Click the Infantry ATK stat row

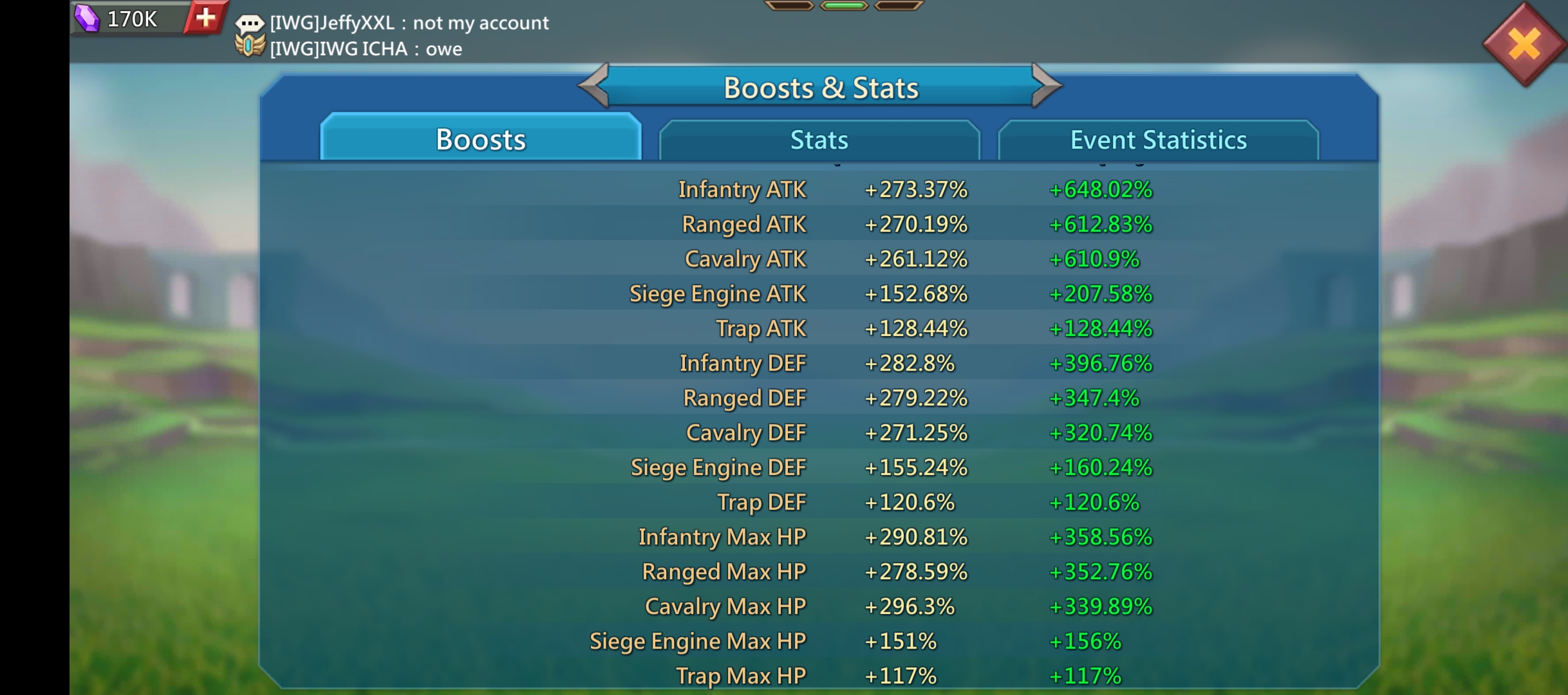point(742,189)
